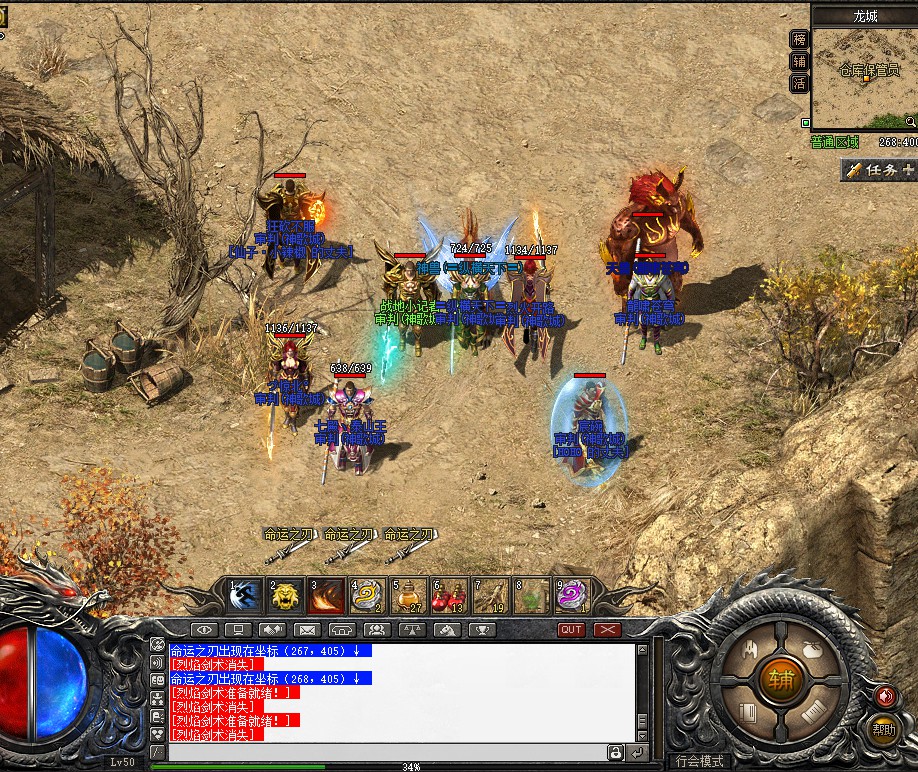
Task: Toggle the chat lock padlock icon
Action: coord(616,752)
